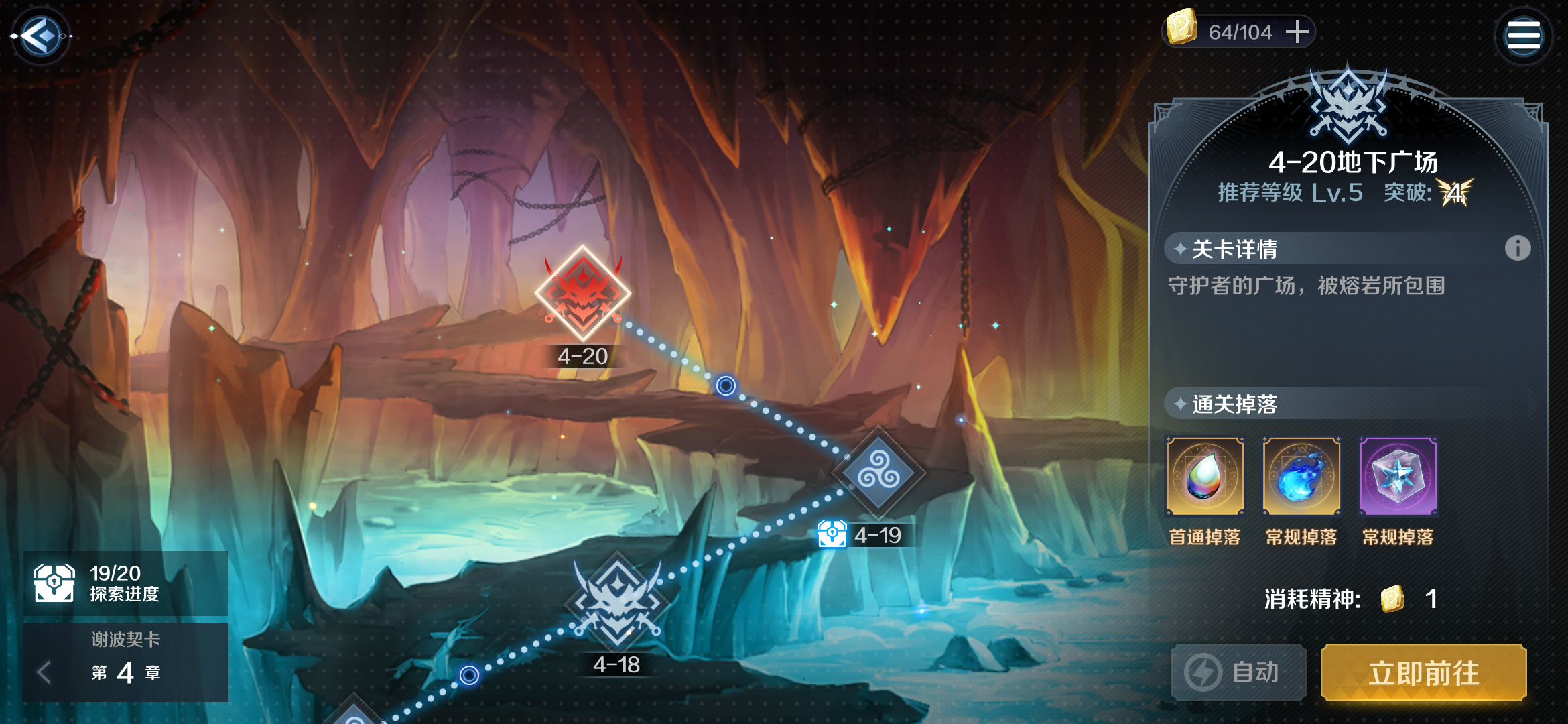Image resolution: width=1568 pixels, height=724 pixels.
Task: View the blue flame drop reward
Action: [x=1301, y=477]
